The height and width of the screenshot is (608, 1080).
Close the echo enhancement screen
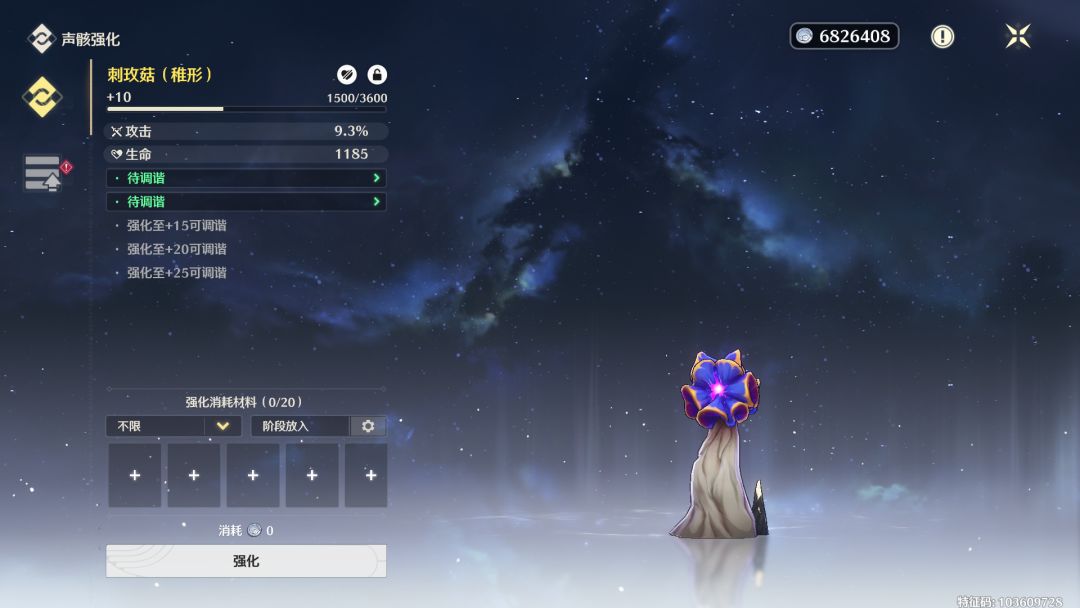1017,36
